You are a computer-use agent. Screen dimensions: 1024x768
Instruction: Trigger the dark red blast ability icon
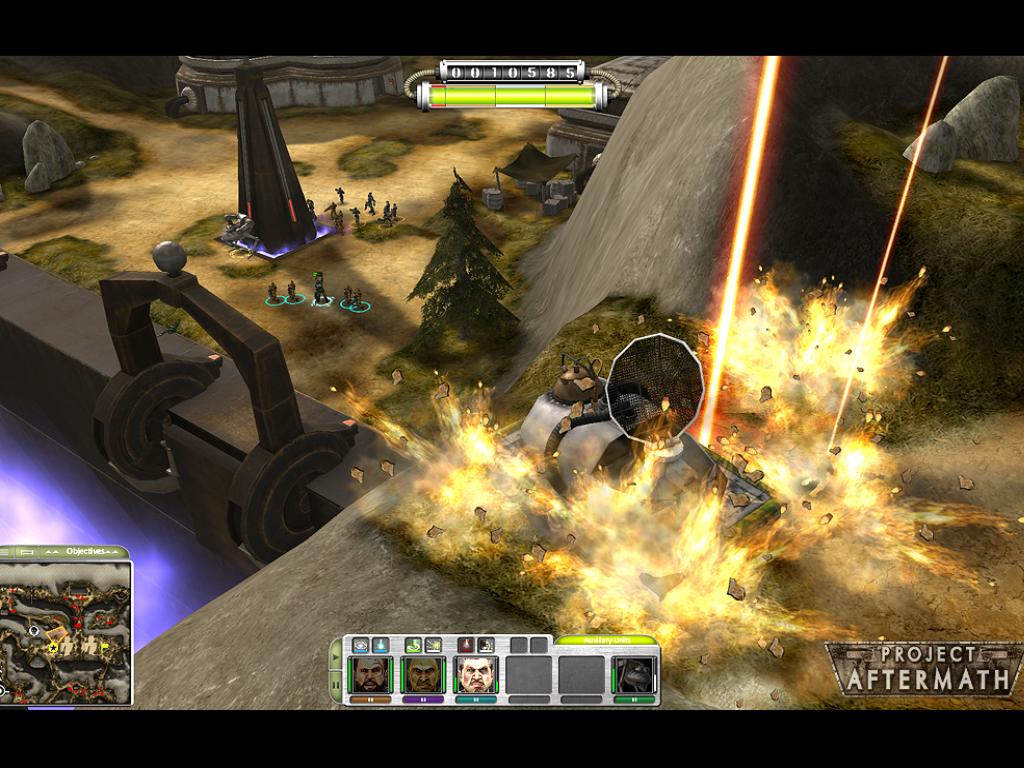pyautogui.click(x=486, y=645)
